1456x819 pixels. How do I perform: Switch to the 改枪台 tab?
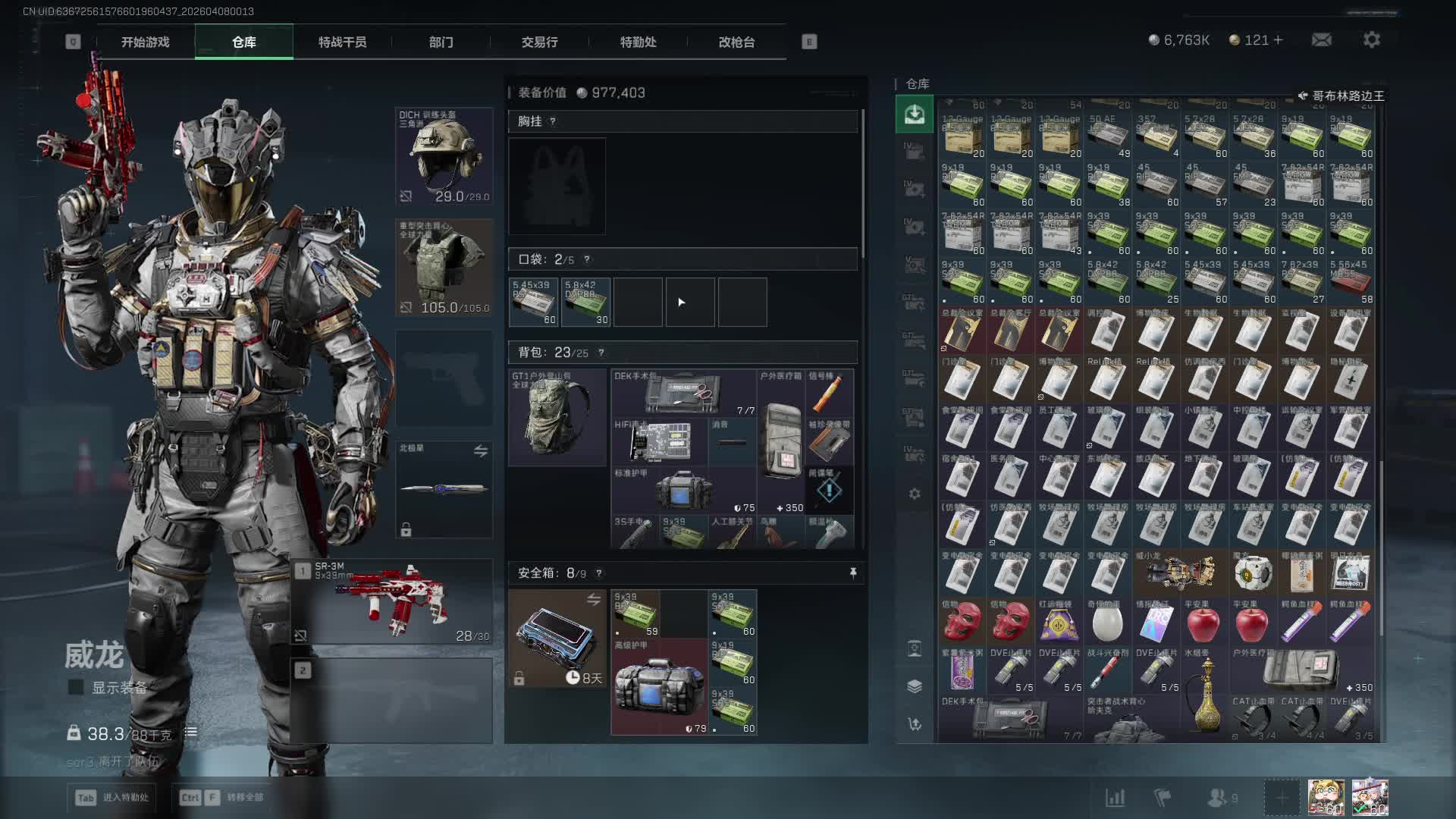point(736,42)
